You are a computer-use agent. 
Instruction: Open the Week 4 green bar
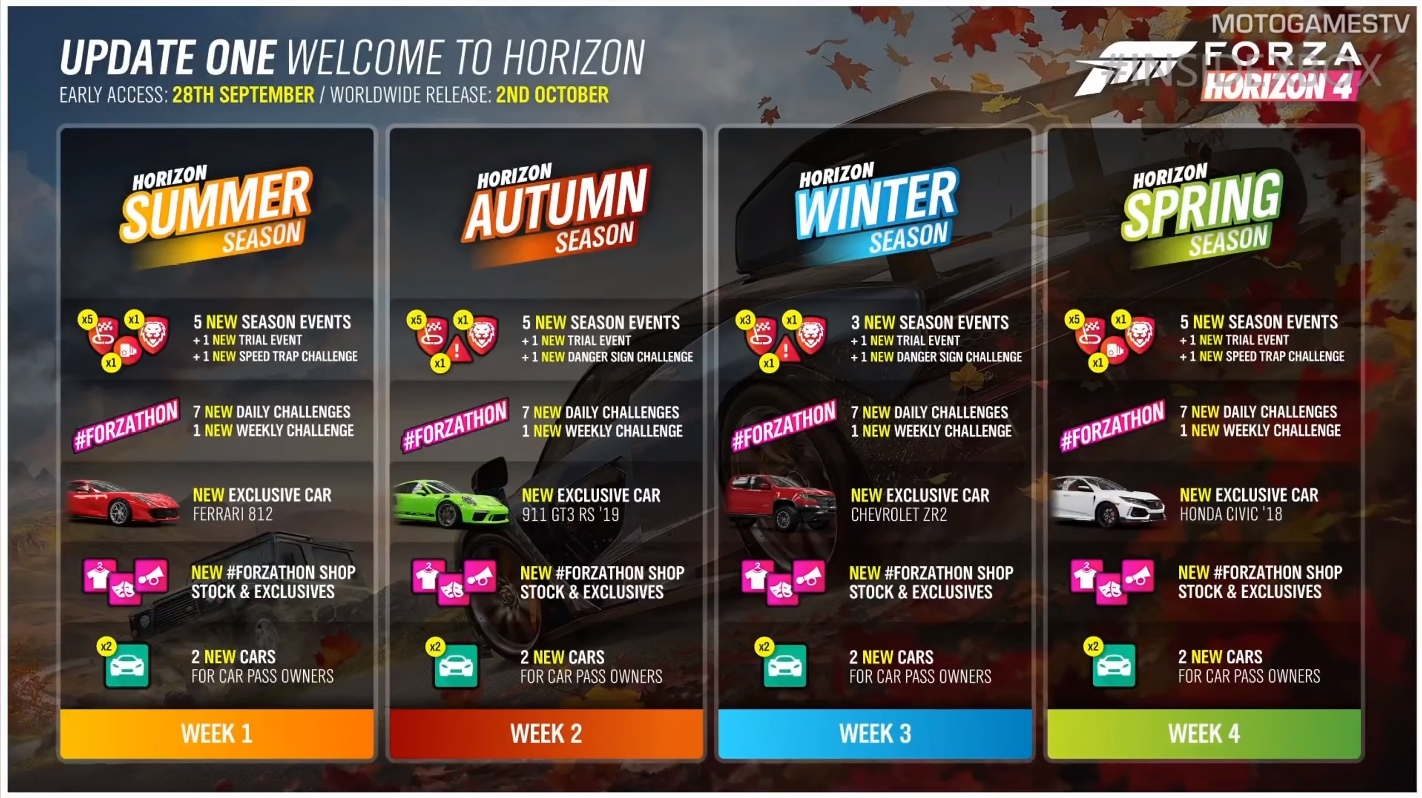click(x=1204, y=733)
